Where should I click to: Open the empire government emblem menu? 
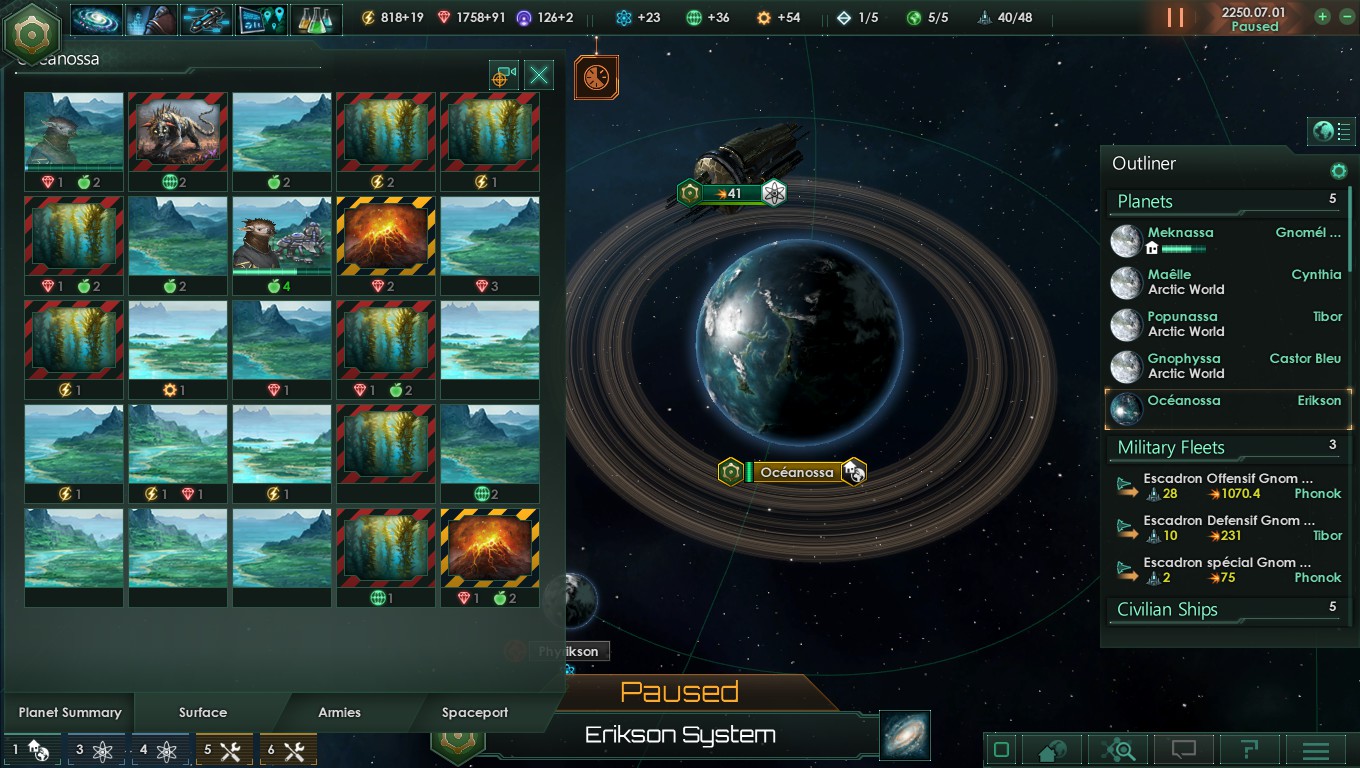tap(33, 33)
